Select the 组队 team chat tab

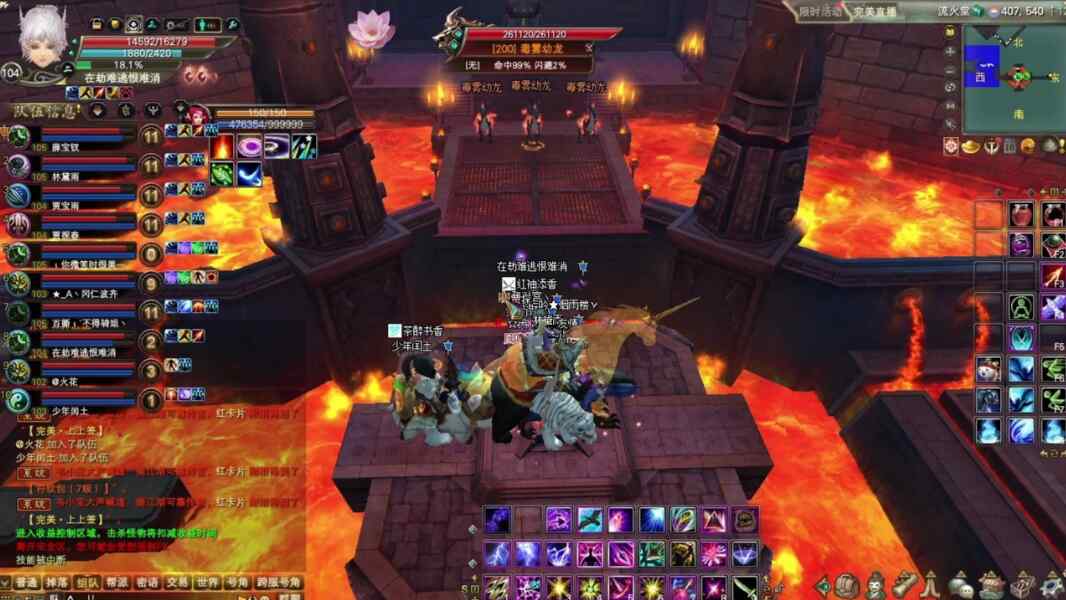pos(87,582)
